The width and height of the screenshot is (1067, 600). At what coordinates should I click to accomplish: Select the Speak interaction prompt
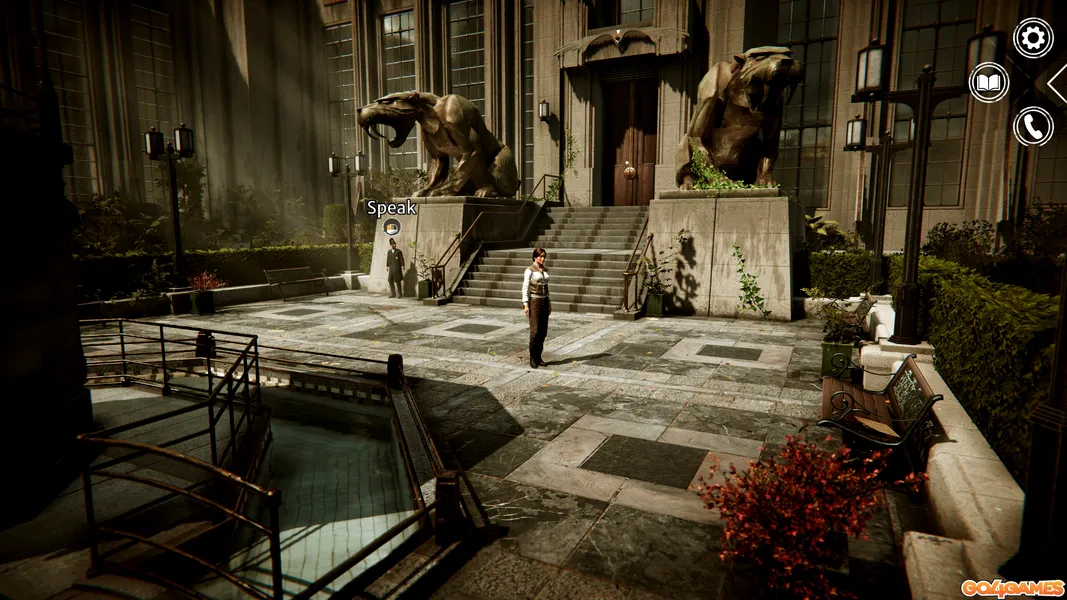[x=392, y=227]
